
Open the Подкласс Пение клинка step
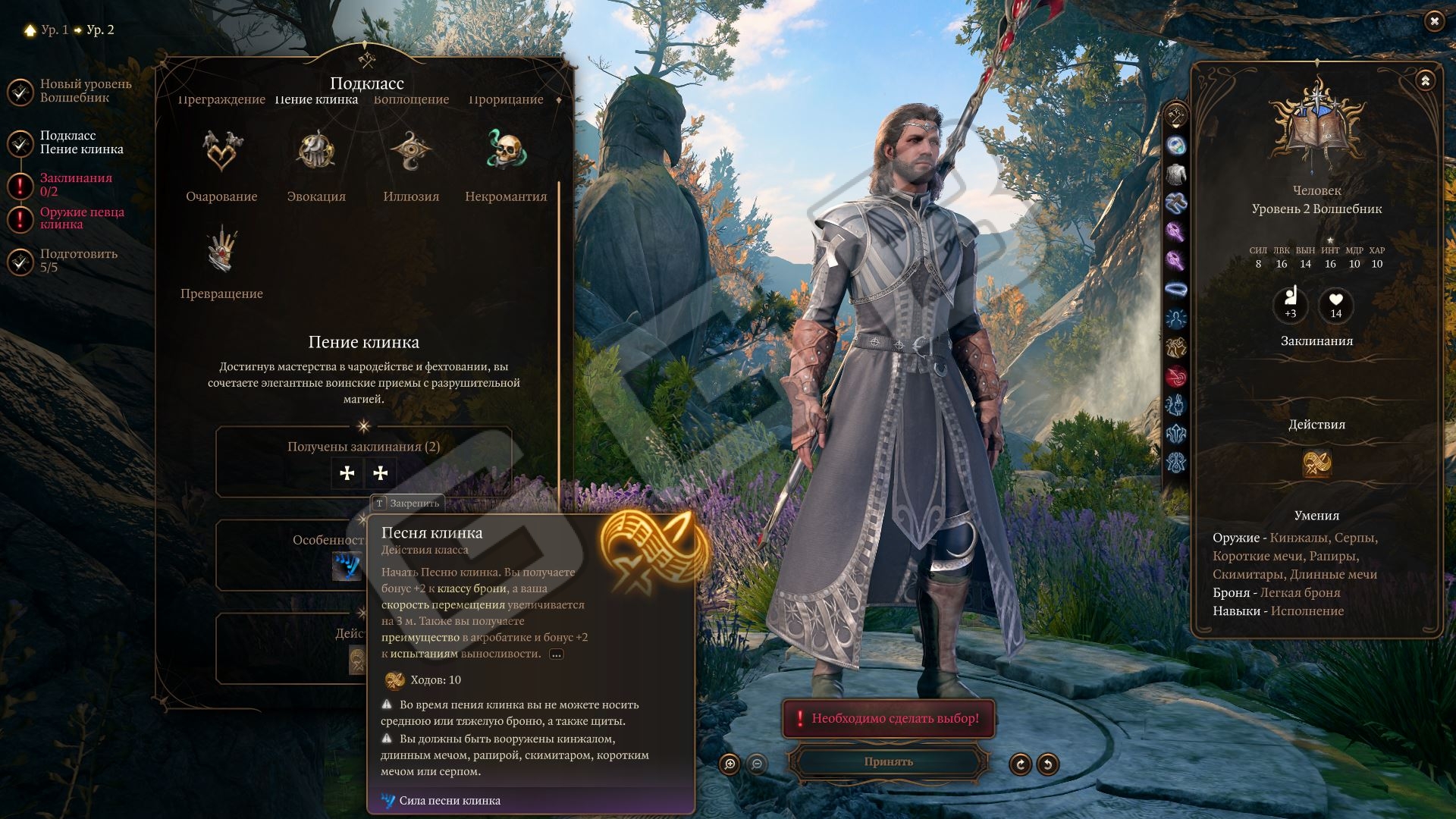click(x=81, y=143)
